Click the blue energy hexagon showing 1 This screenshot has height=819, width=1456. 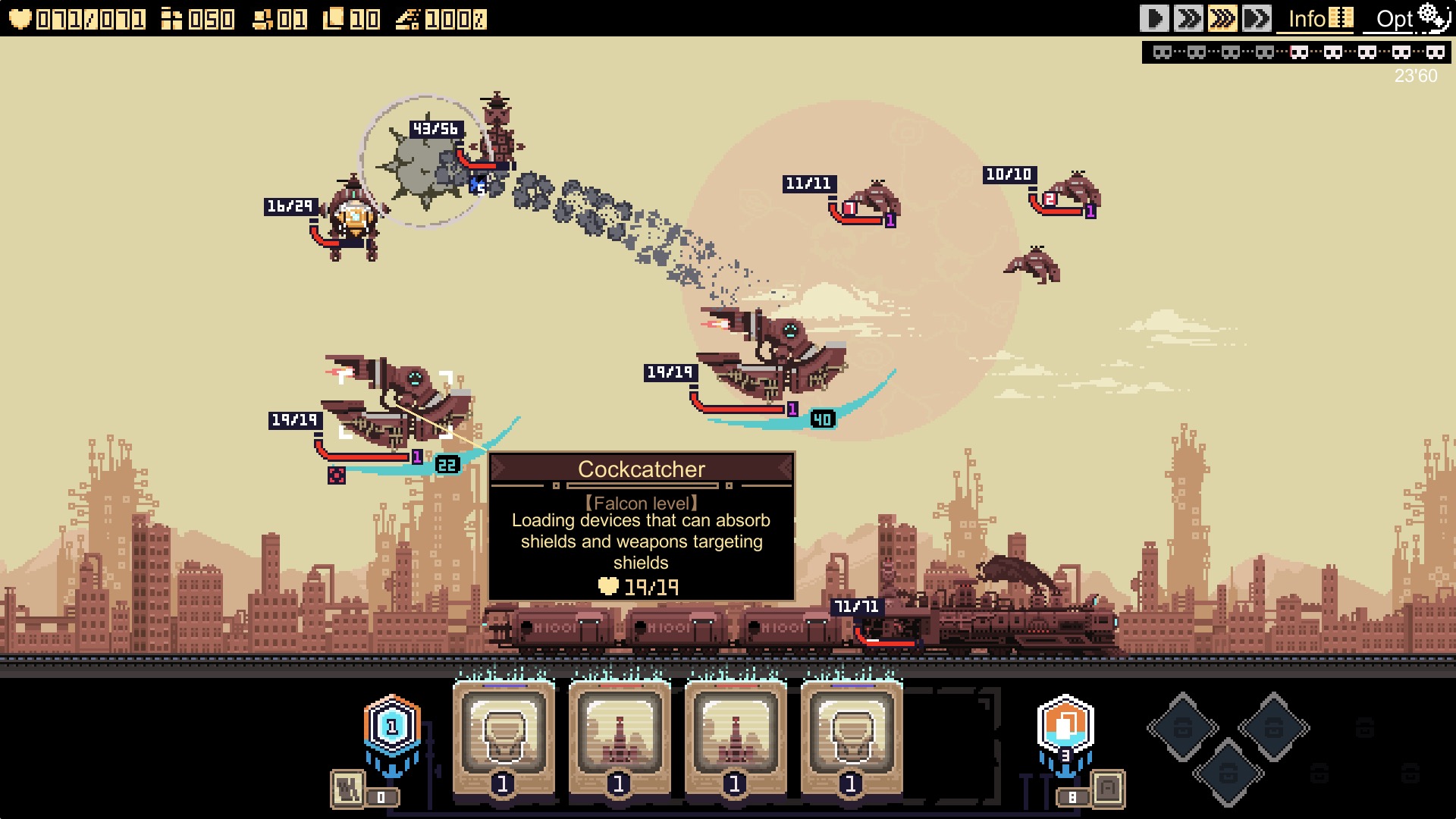click(391, 726)
